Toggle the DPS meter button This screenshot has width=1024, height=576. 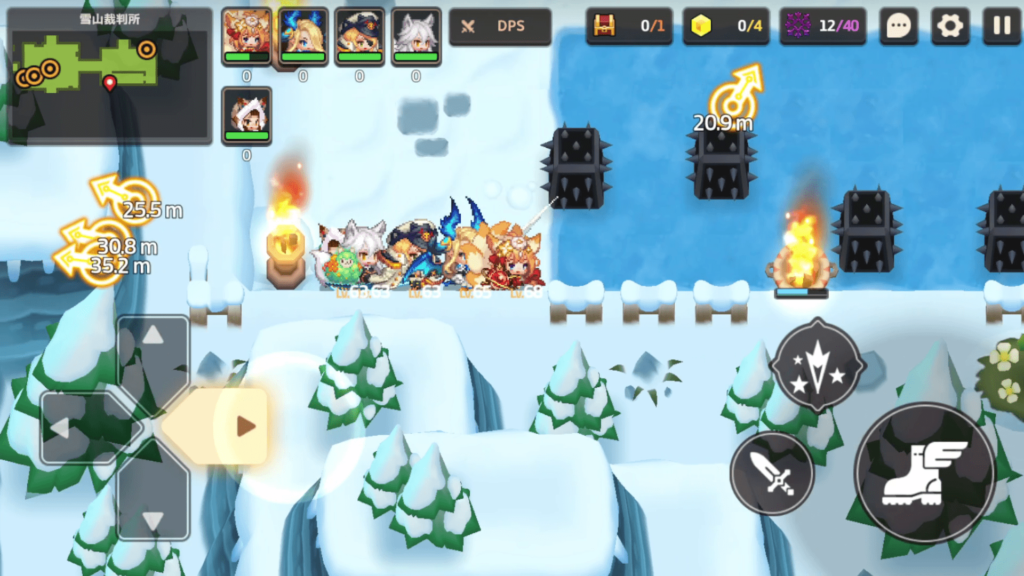tap(500, 27)
